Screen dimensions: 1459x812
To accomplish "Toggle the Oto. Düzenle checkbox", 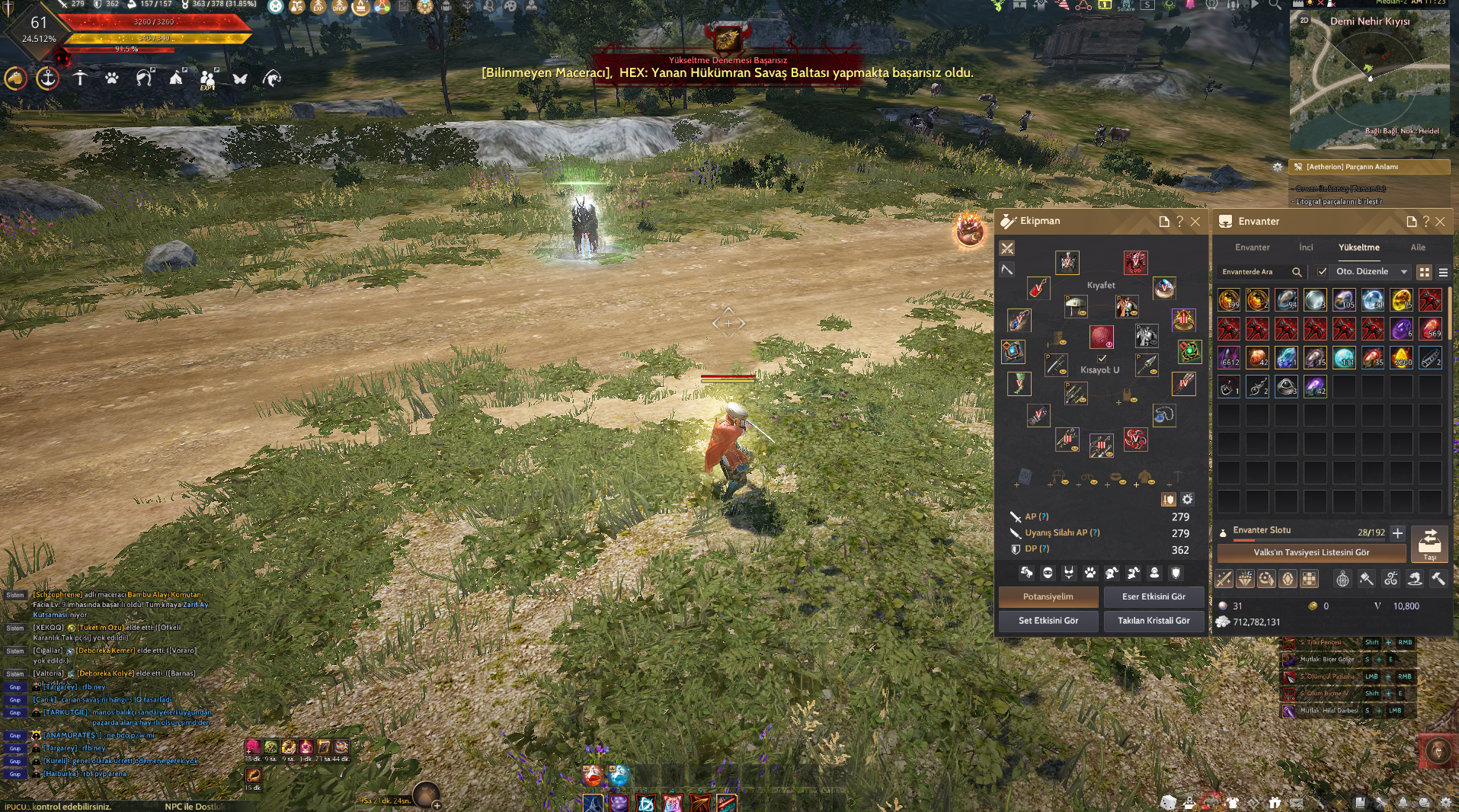I will [x=1322, y=272].
